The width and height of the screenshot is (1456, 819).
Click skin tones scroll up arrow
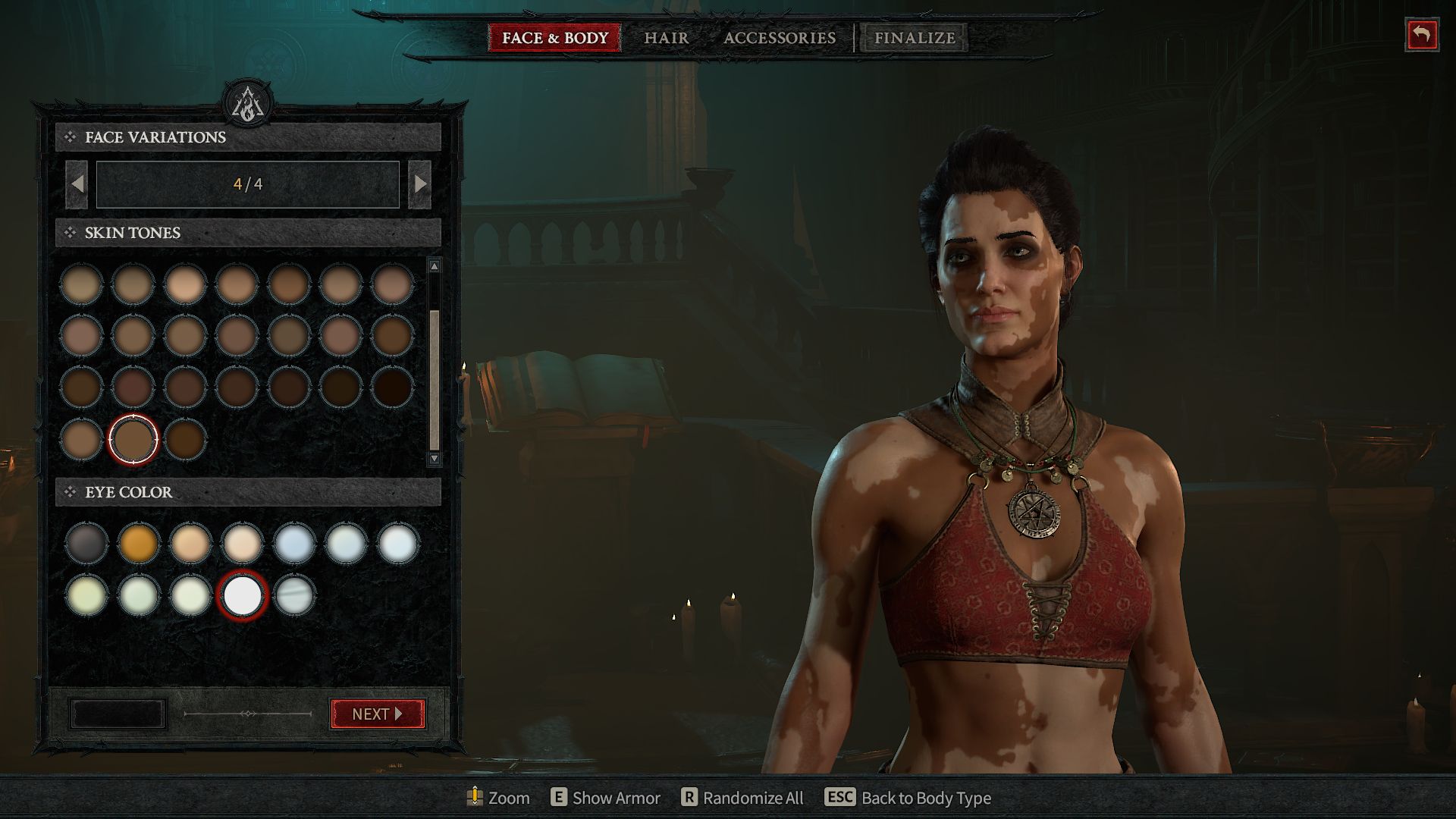point(435,266)
